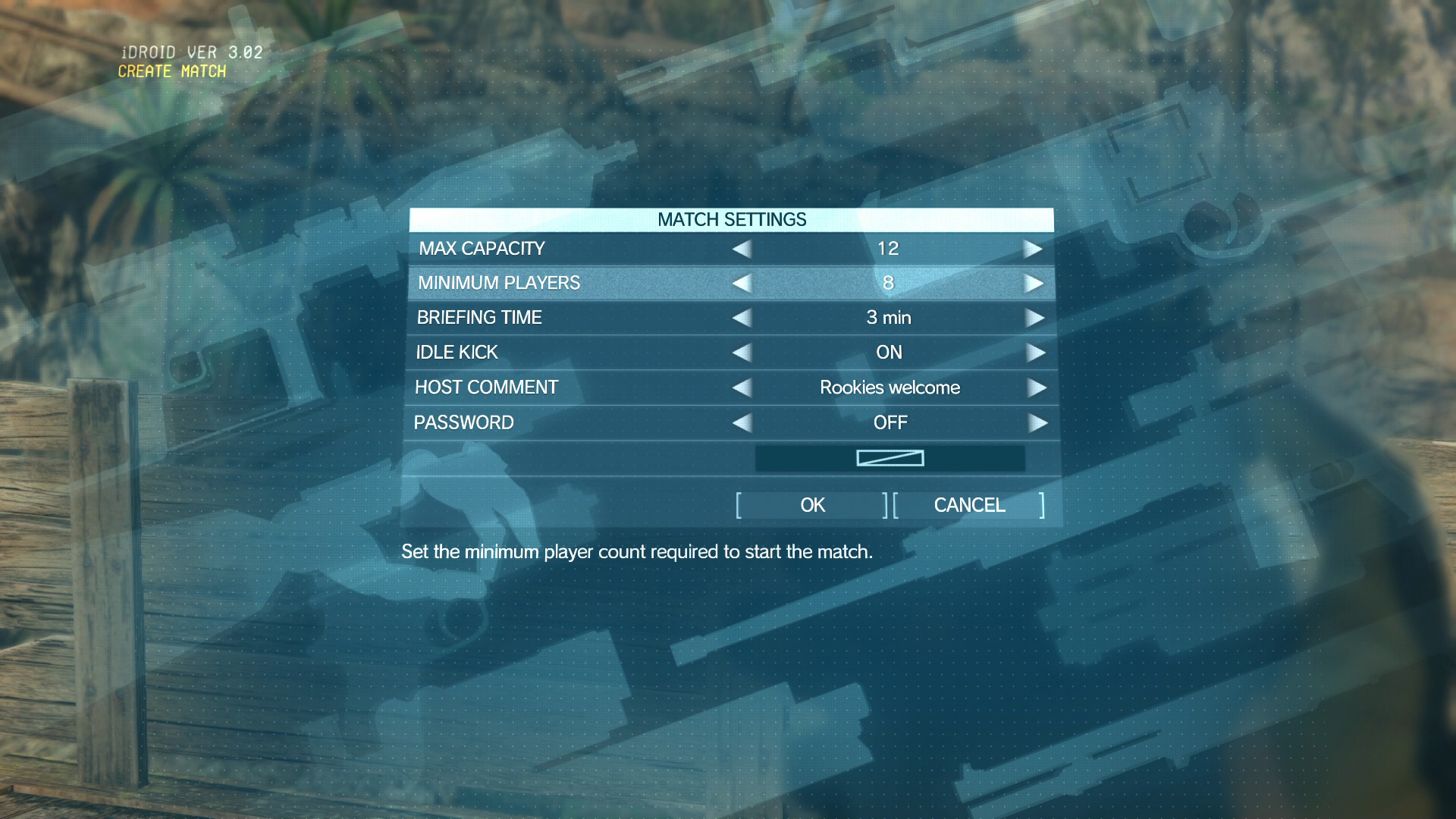Raise Minimum Players using right arrow
This screenshot has width=1456, height=819.
(1033, 284)
